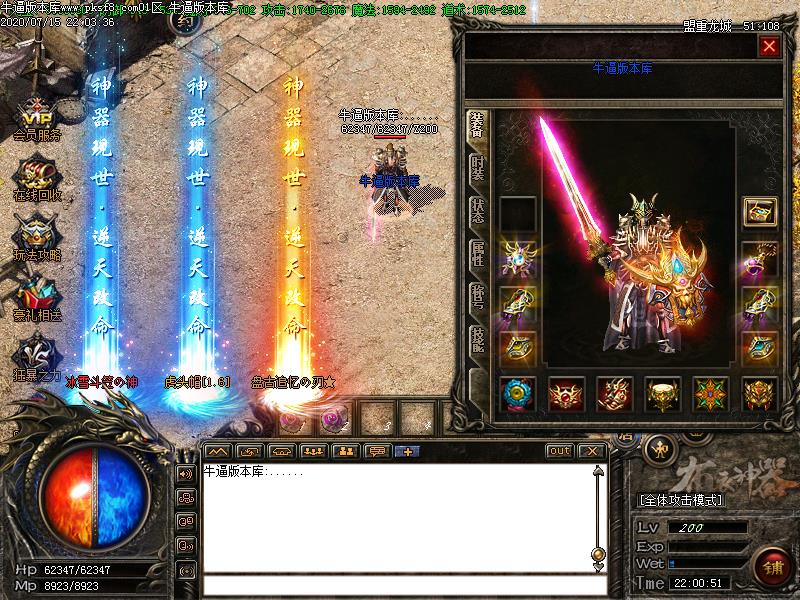This screenshot has width=800, height=600.
Task: Click the chat scrollbar's gold handle
Action: point(598,553)
